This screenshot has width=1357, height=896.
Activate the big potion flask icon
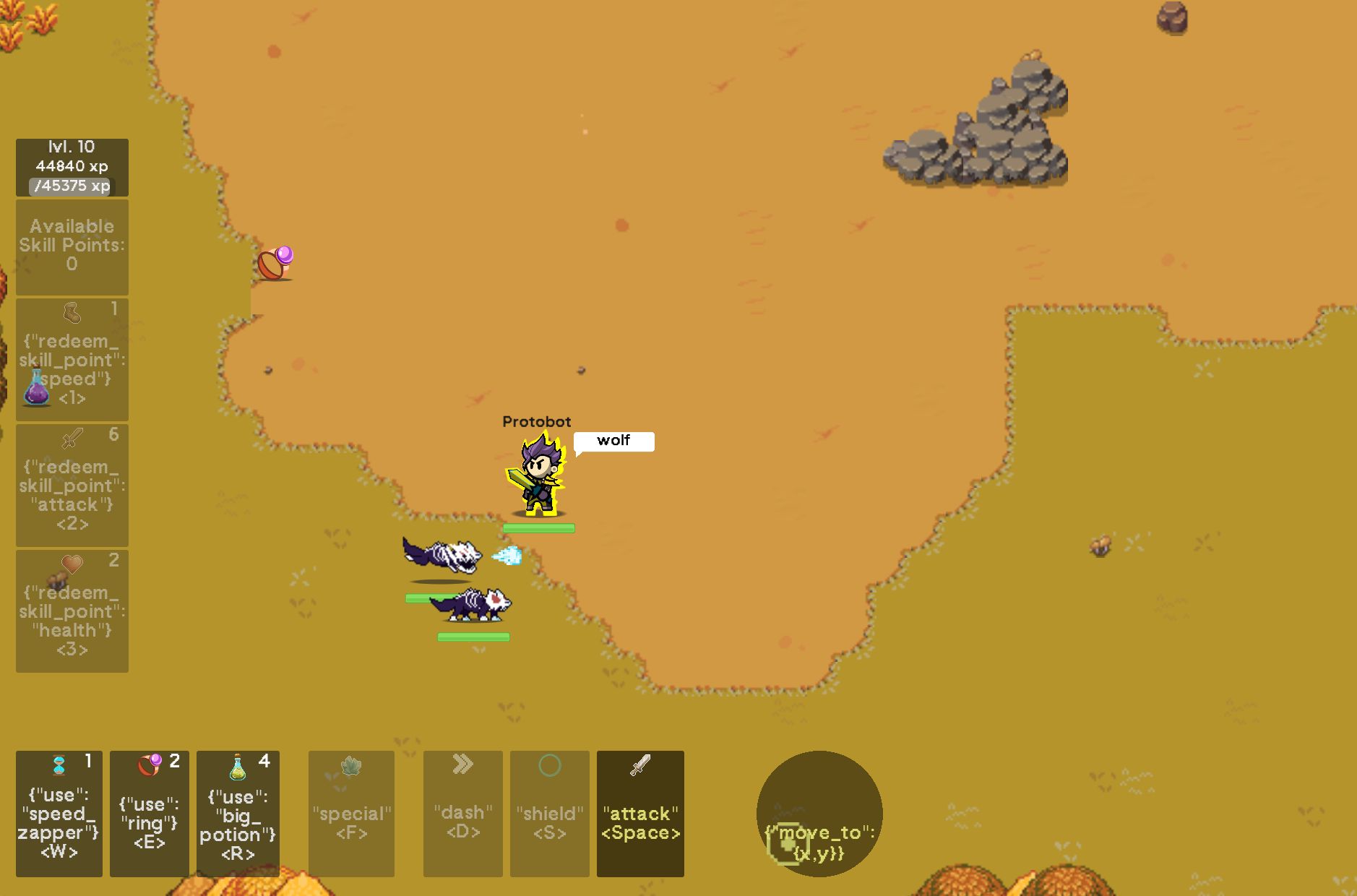[x=238, y=813]
